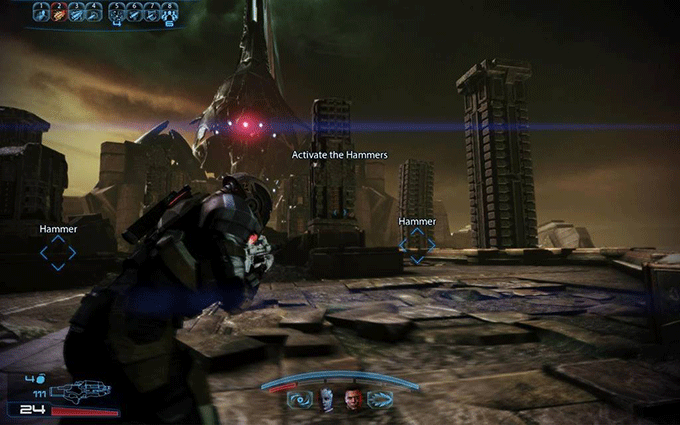
Task: Select the power in quickbar slot 7
Action: point(152,12)
